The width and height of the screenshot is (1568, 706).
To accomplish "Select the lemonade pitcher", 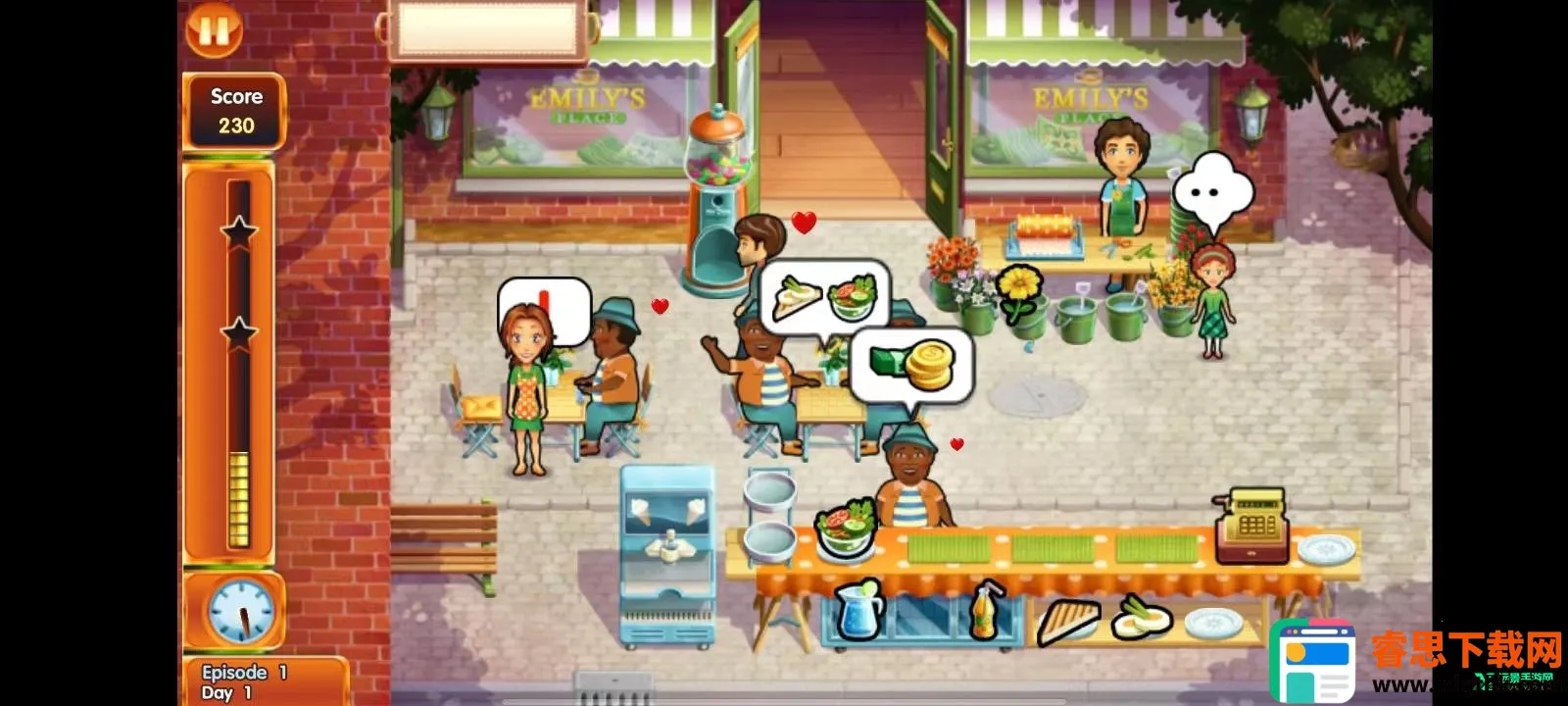I will [859, 610].
